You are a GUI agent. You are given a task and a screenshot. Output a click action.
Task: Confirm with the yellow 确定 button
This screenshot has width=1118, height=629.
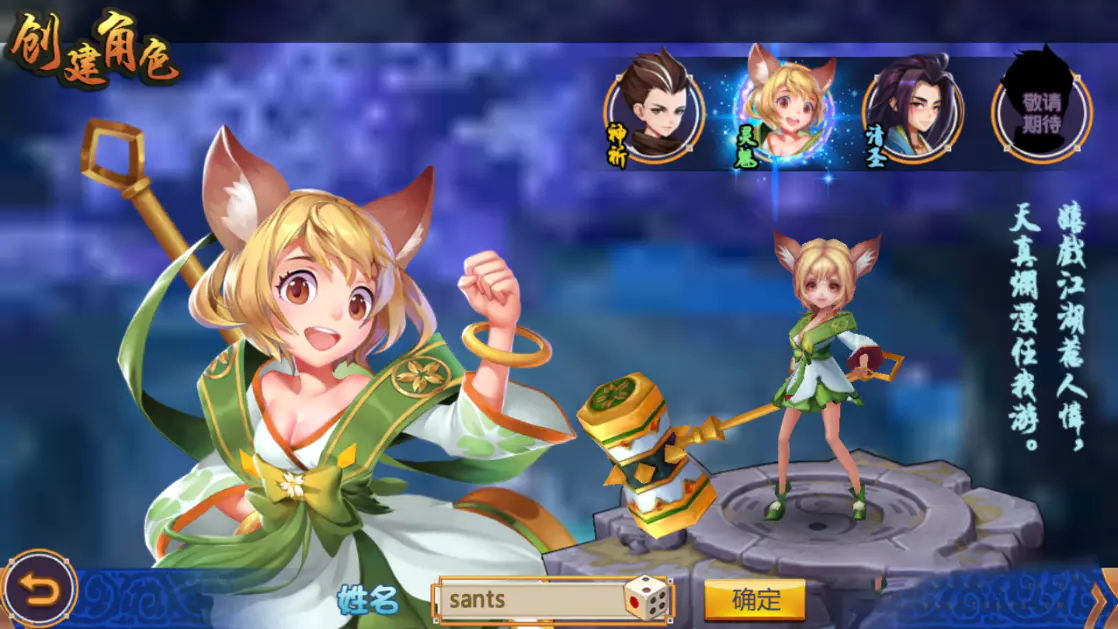click(x=755, y=600)
